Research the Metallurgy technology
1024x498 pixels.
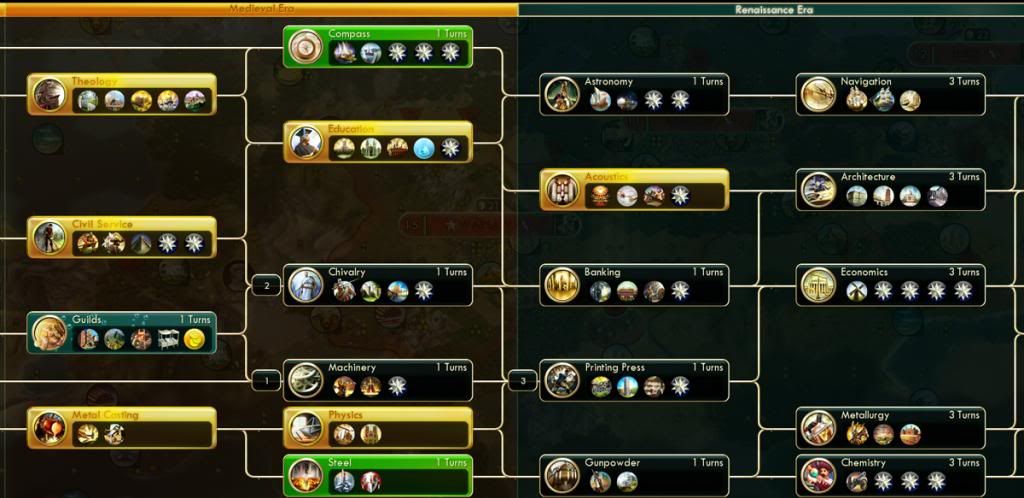coord(891,427)
